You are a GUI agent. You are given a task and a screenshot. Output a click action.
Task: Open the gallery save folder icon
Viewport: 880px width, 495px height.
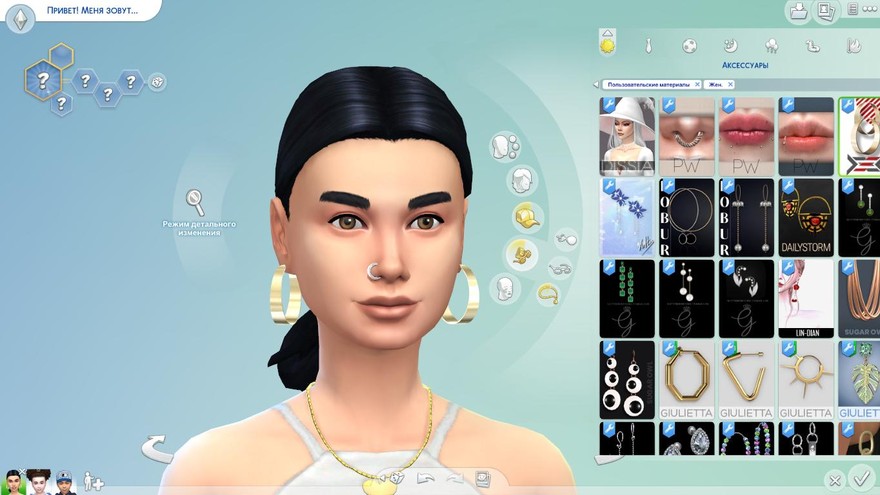tap(798, 12)
